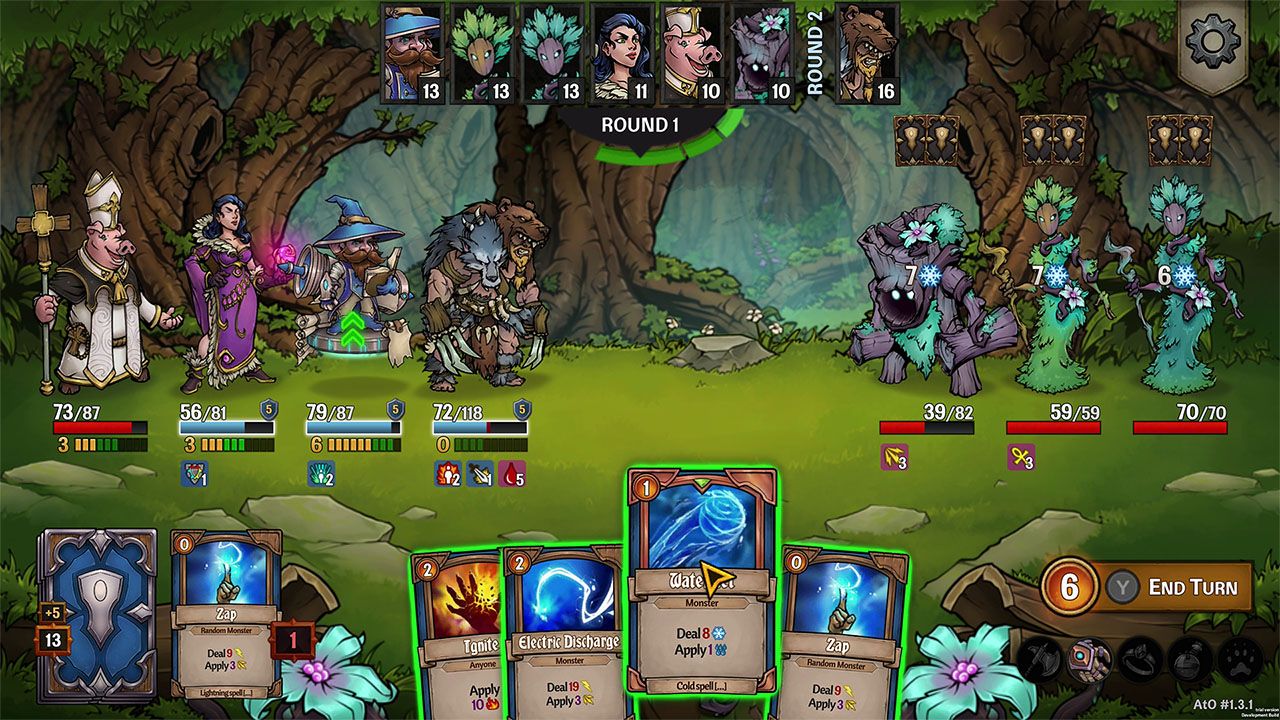Click the block shield icon under the sorceress
The width and height of the screenshot is (1280, 720).
click(194, 474)
